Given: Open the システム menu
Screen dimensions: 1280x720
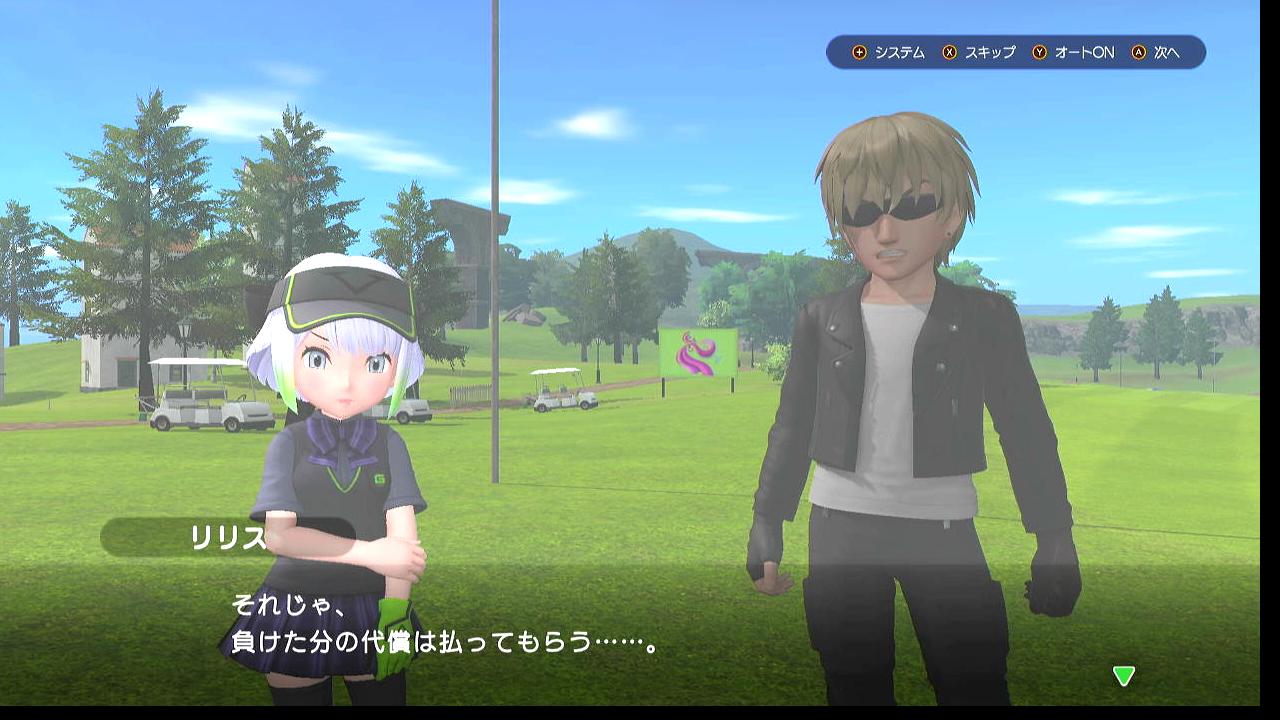Looking at the screenshot, I should 889,52.
